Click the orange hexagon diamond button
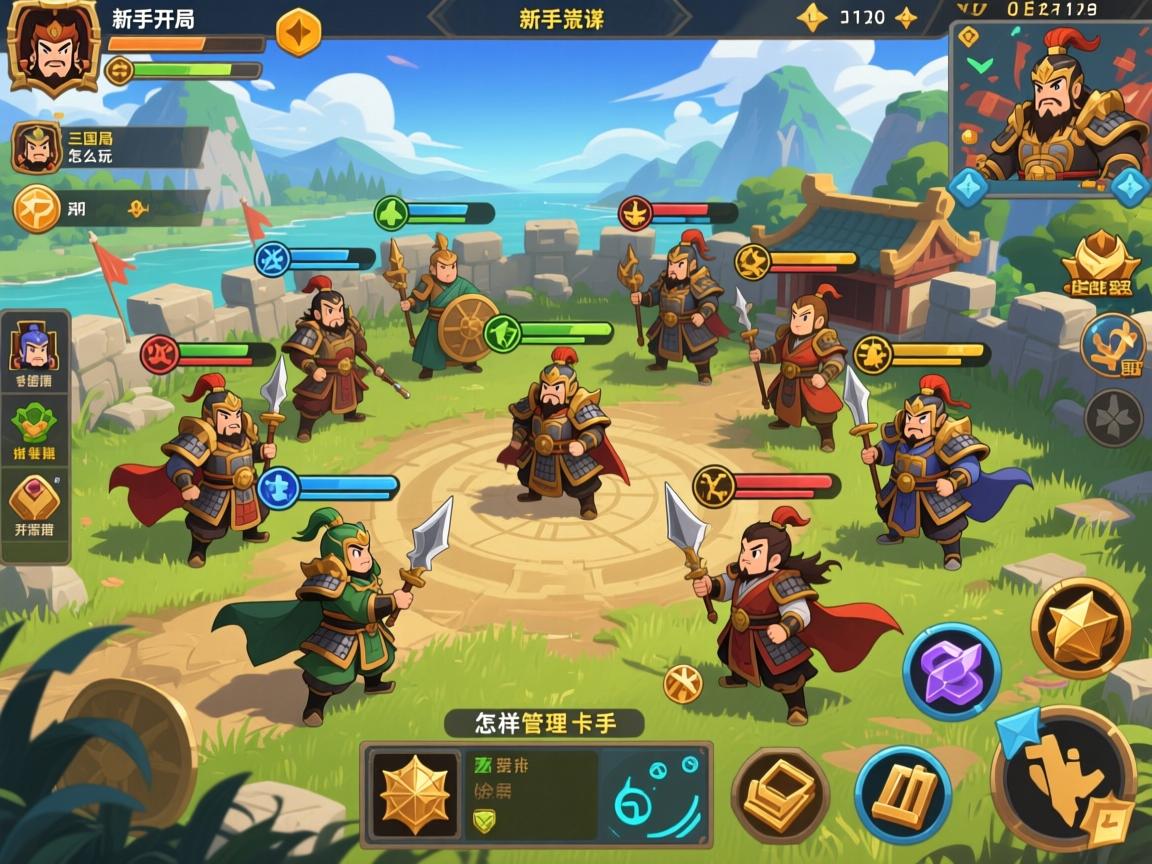1152x864 pixels. (298, 32)
